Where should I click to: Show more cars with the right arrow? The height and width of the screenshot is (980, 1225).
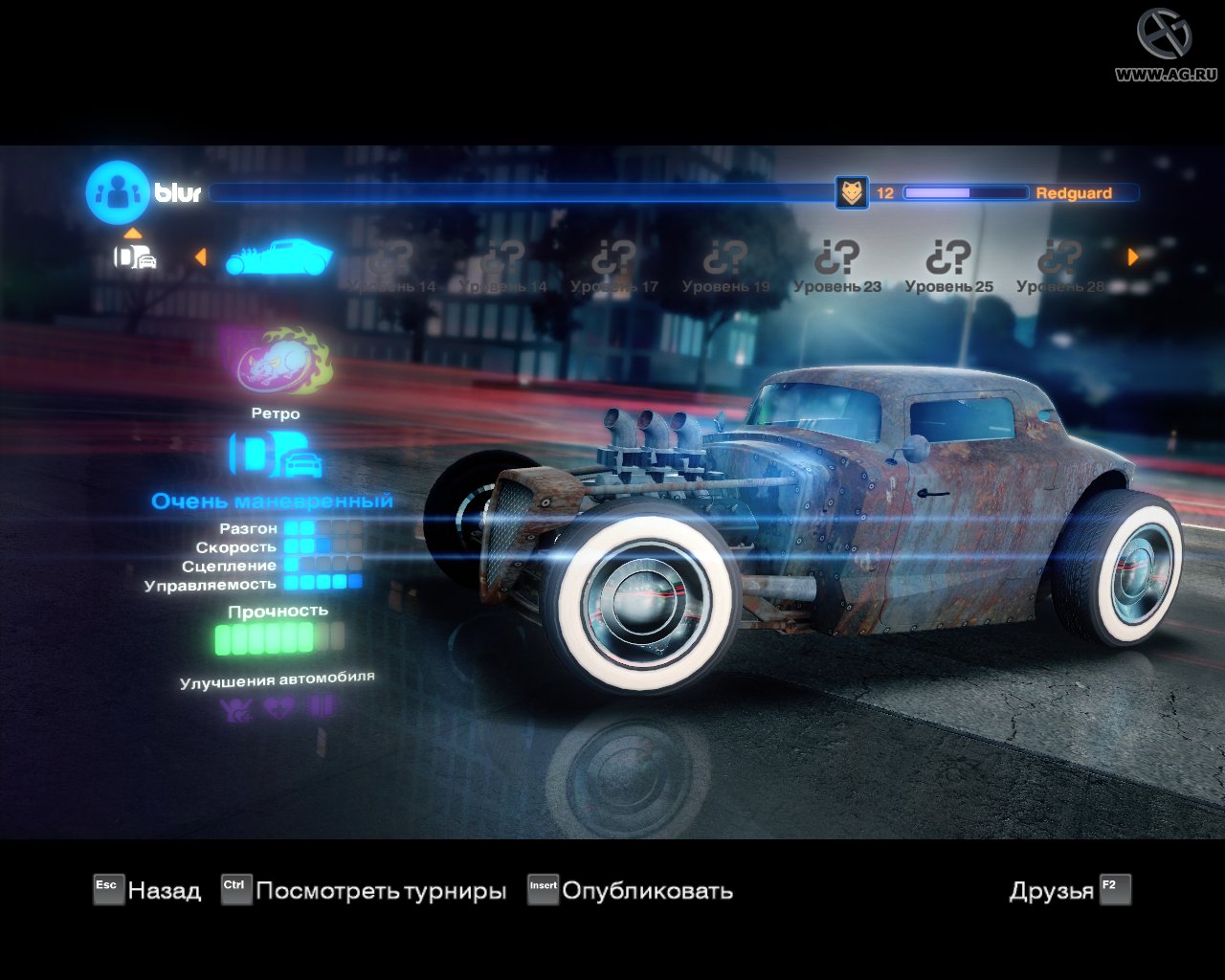1133,256
